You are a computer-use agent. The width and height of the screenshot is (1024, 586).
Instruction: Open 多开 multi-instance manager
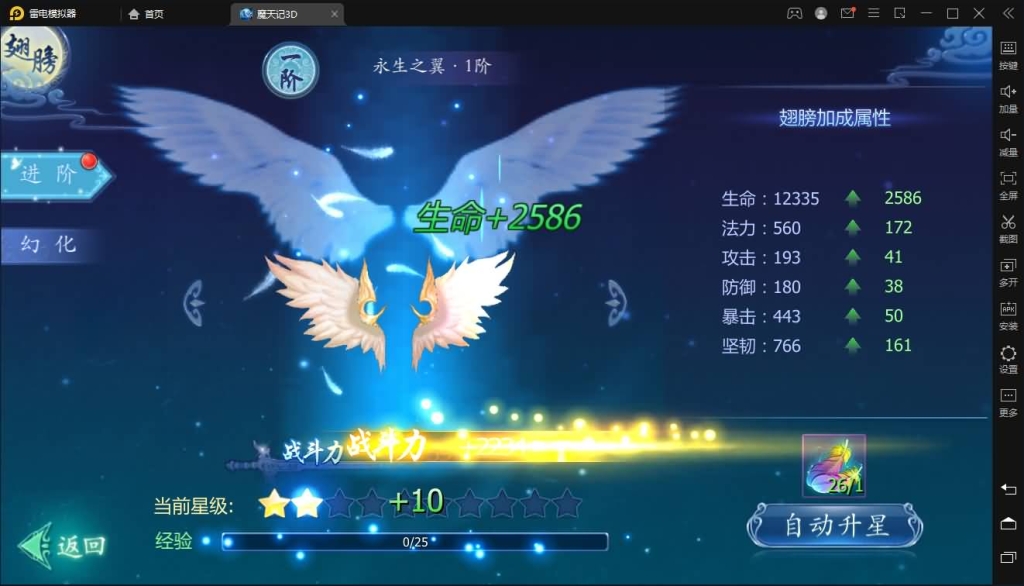click(x=1008, y=271)
